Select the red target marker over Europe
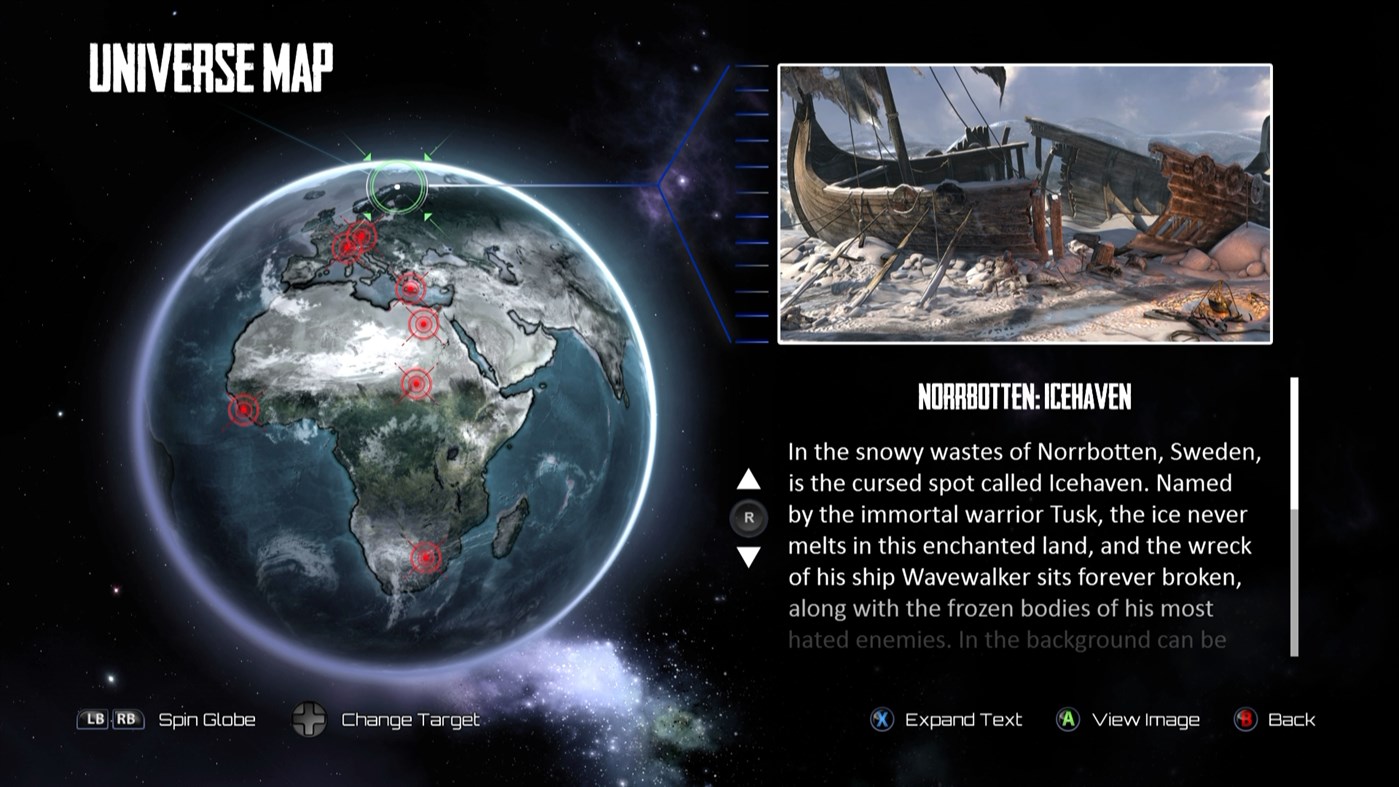1399x787 pixels. click(352, 240)
